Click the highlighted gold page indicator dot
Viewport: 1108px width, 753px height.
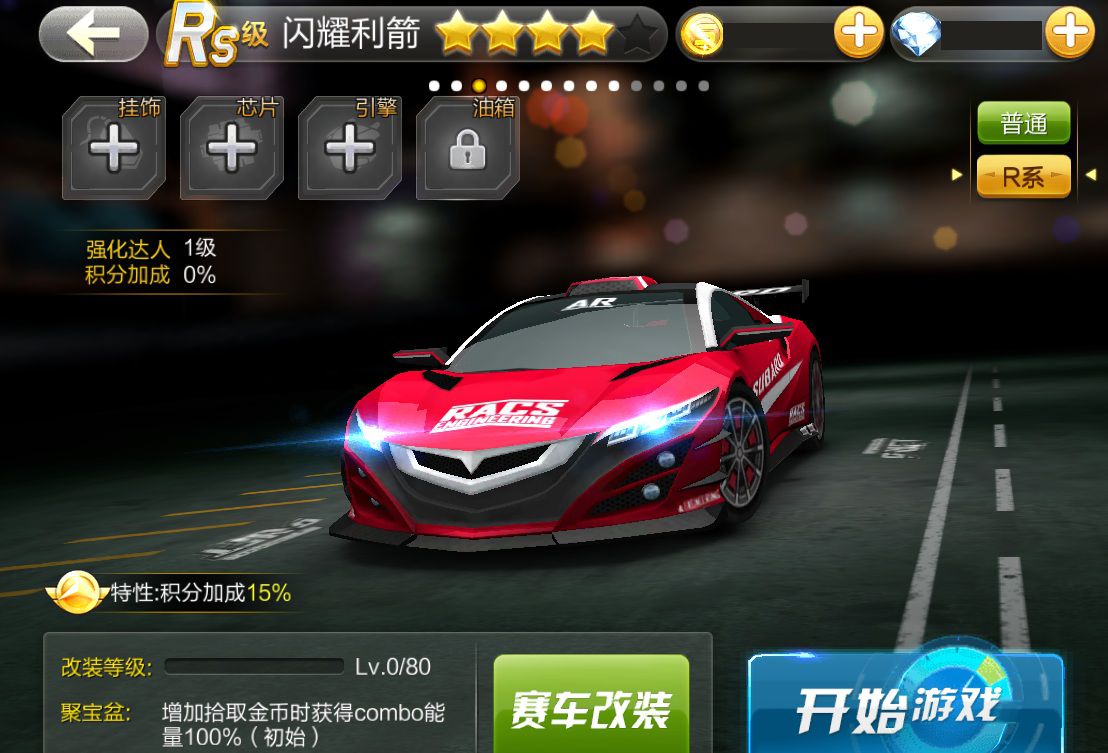479,86
